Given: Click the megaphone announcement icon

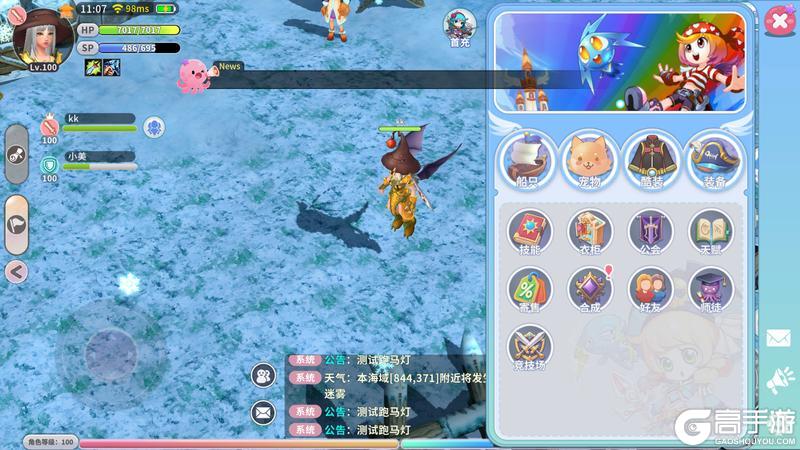Looking at the screenshot, I should coord(778,379).
